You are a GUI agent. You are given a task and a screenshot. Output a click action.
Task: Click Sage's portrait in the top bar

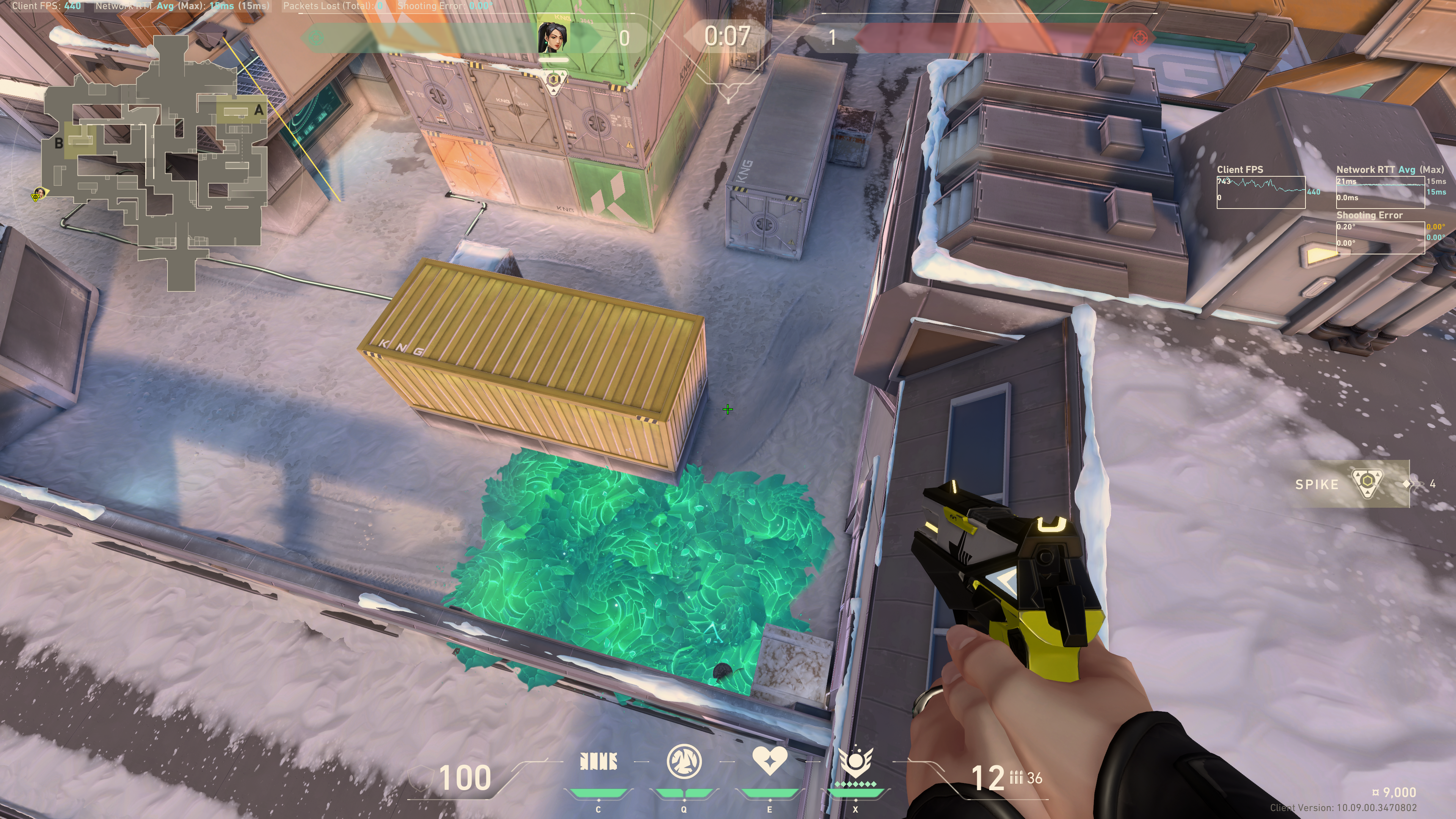[553, 37]
